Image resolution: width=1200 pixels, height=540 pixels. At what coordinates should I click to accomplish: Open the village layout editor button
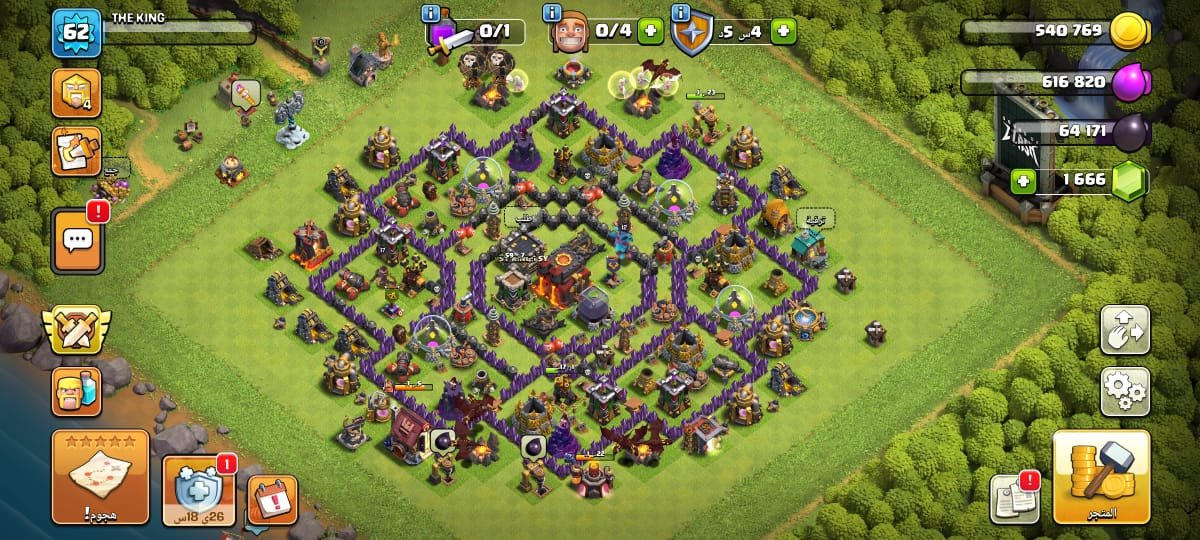pos(1125,330)
